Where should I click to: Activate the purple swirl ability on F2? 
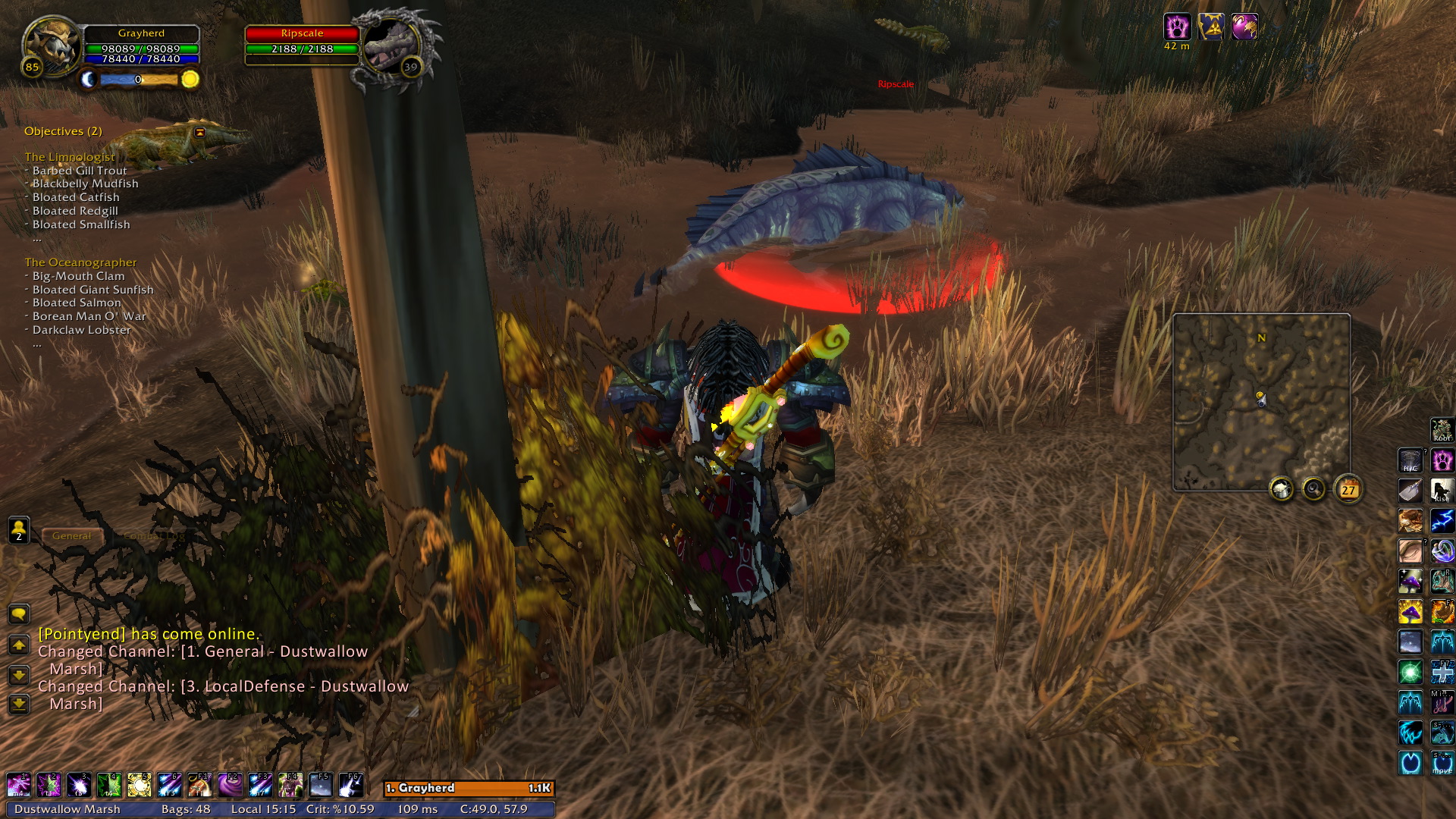pyautogui.click(x=230, y=785)
